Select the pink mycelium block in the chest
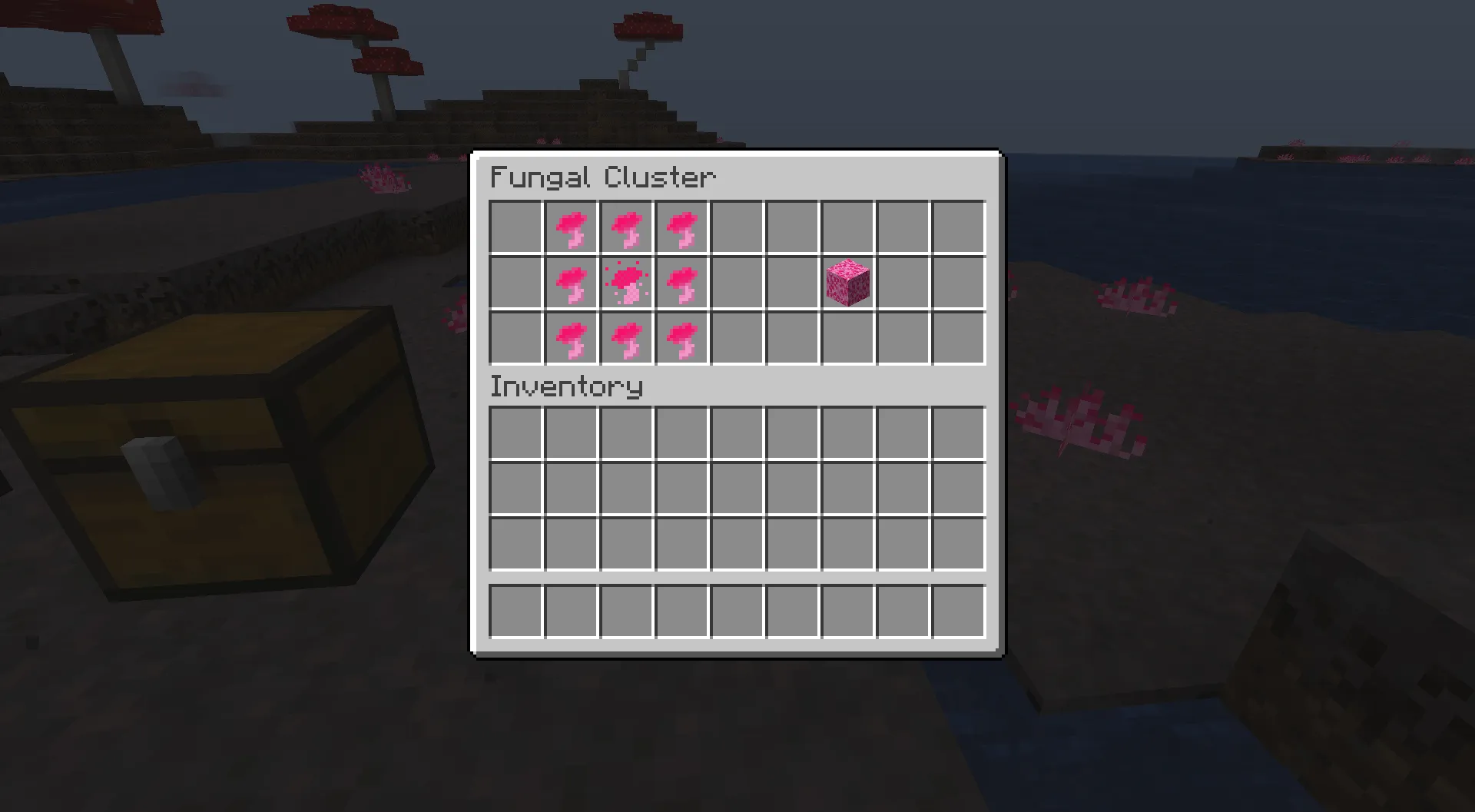 click(x=848, y=283)
